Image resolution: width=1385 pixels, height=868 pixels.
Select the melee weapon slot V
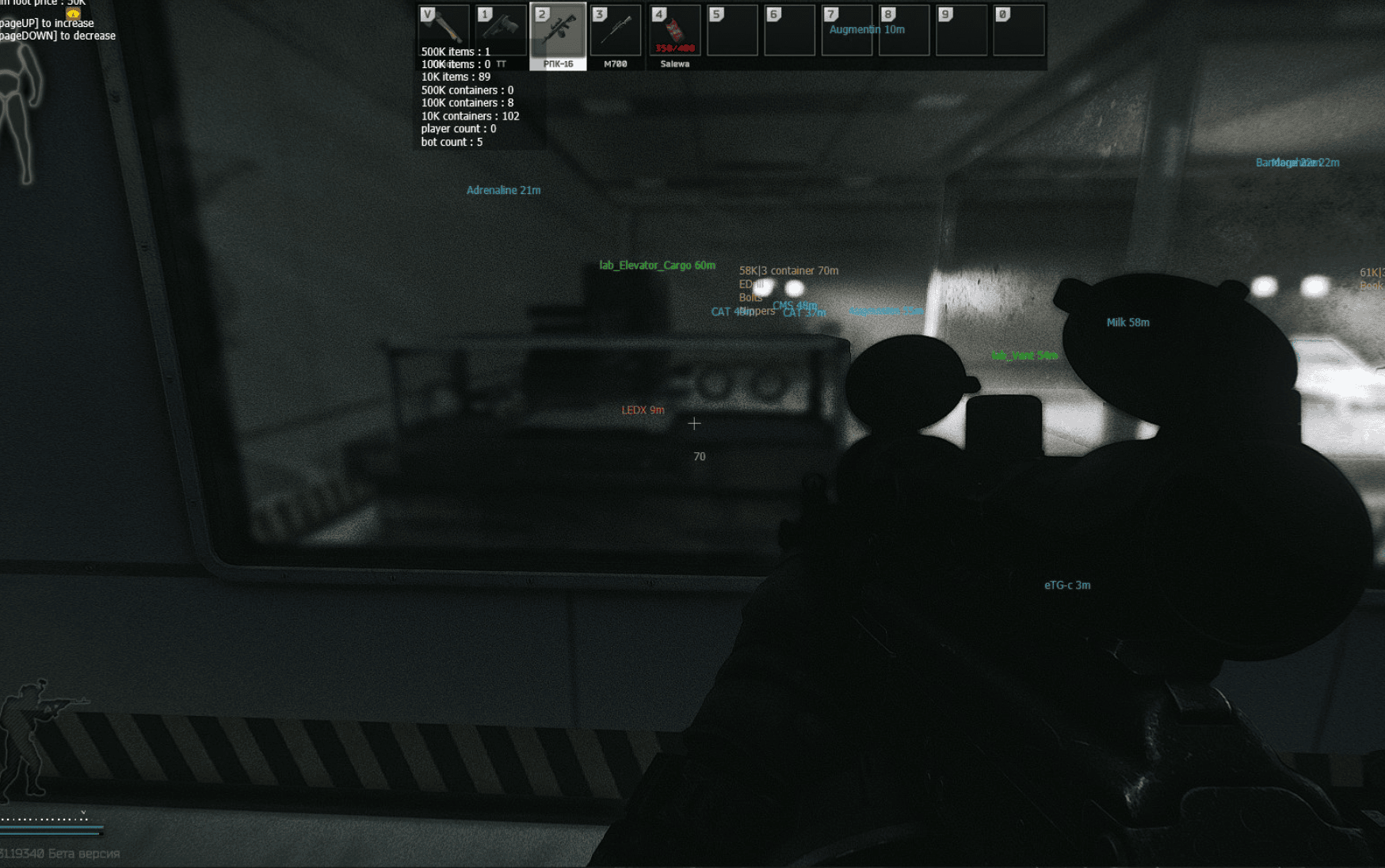(x=444, y=29)
